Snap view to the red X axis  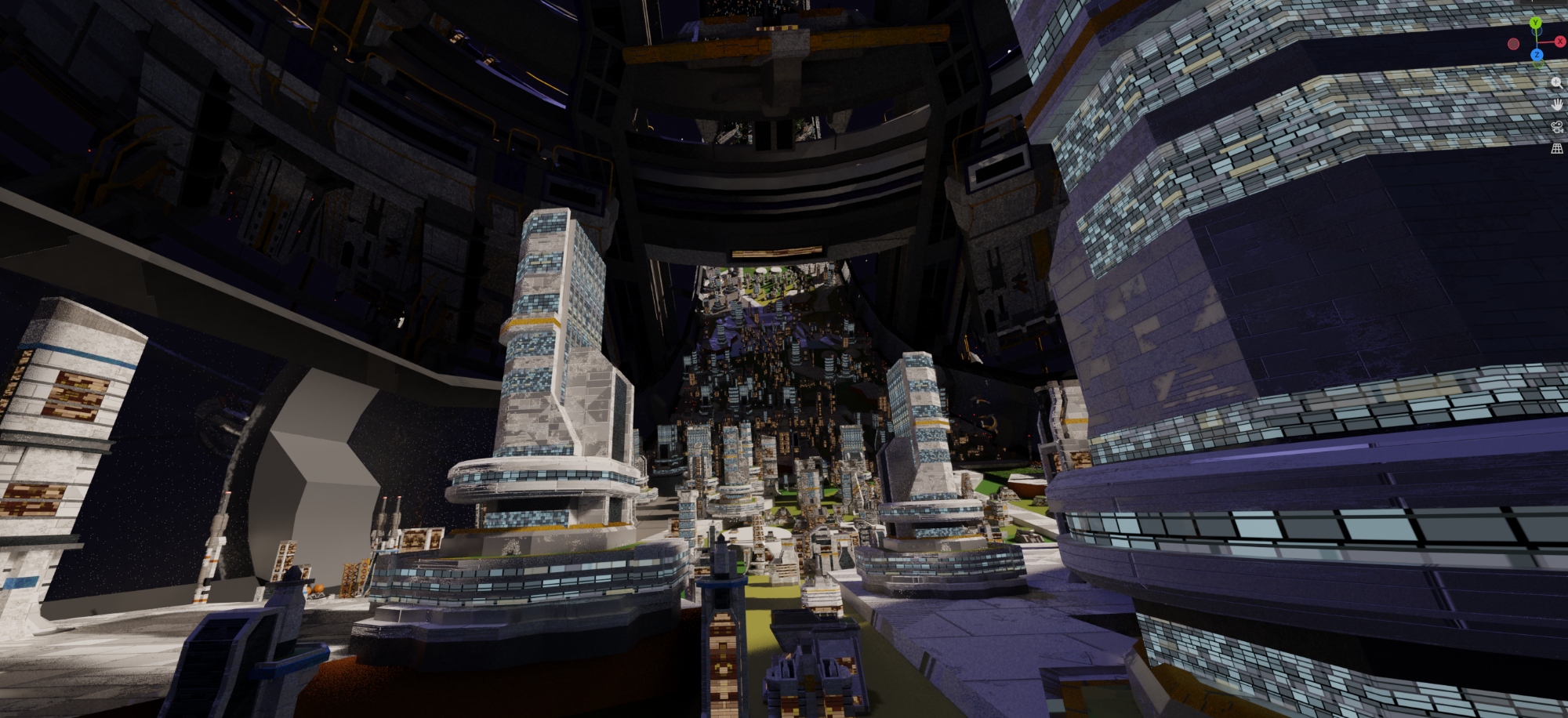pos(1560,42)
